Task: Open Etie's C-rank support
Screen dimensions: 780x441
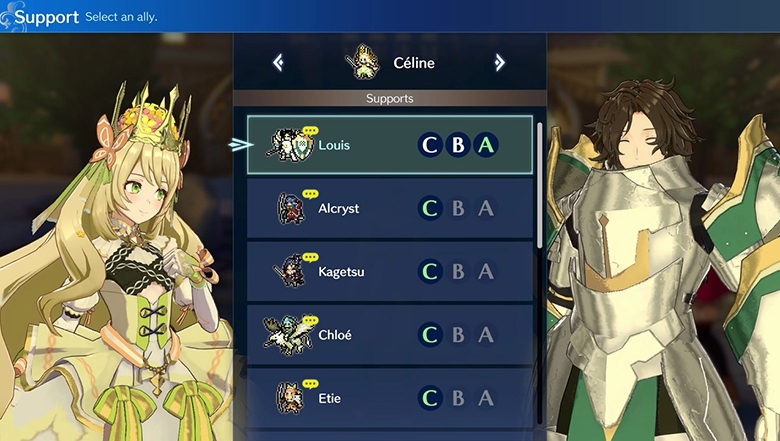Action: [x=430, y=398]
